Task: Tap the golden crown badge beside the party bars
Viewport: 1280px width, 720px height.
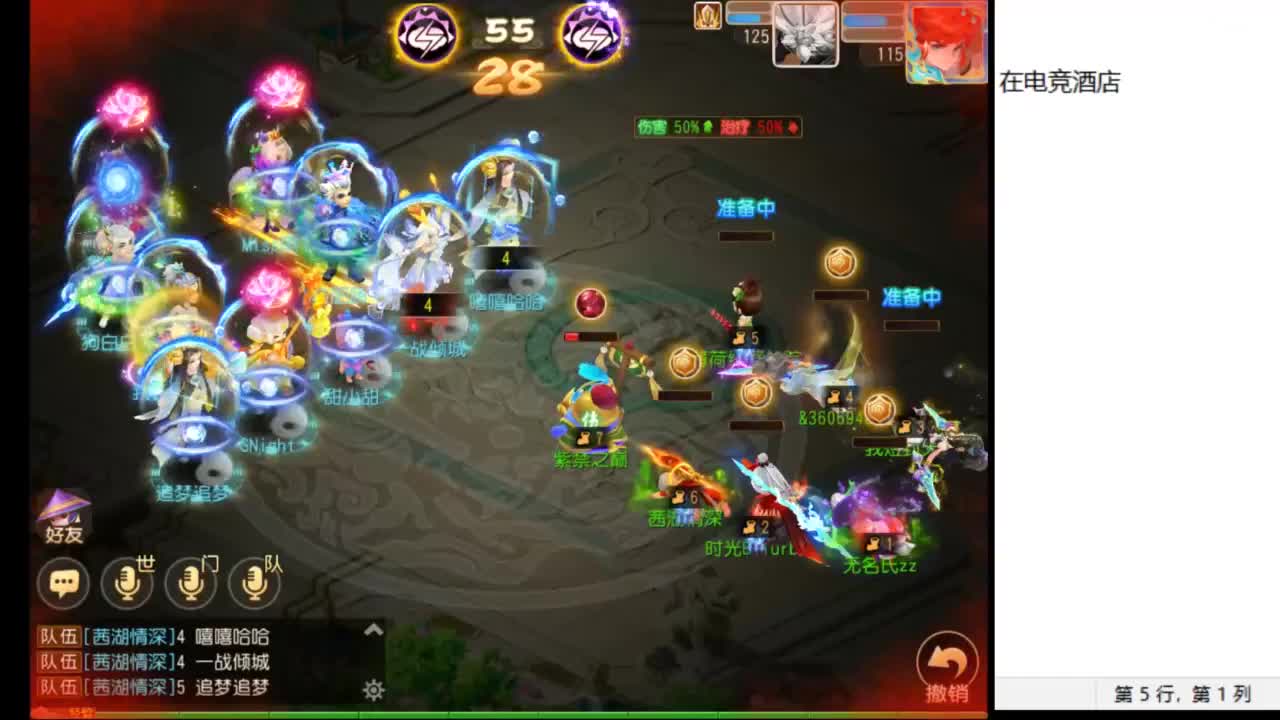Action: 707,17
